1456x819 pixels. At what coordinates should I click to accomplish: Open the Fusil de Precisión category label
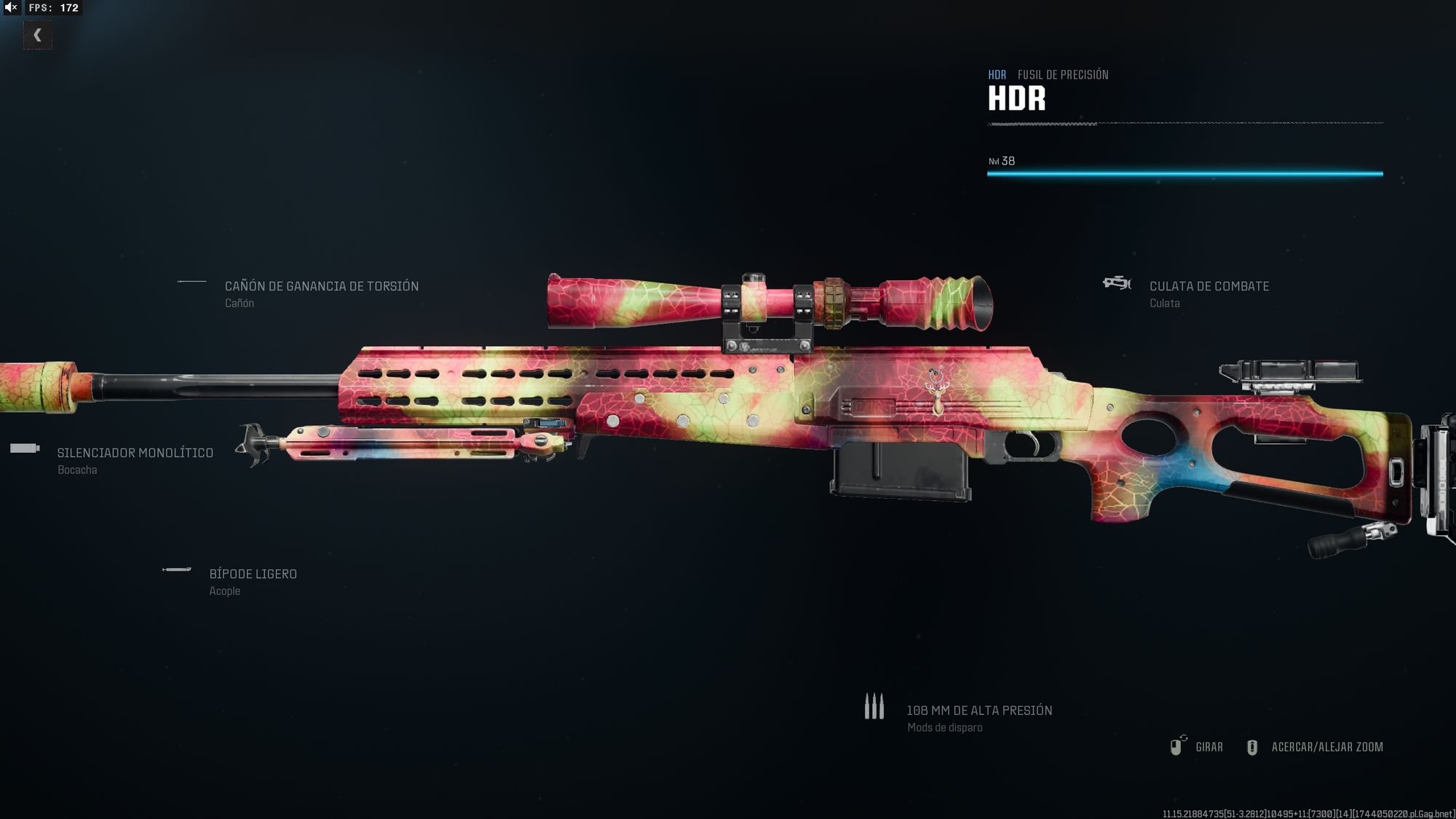(x=1064, y=74)
